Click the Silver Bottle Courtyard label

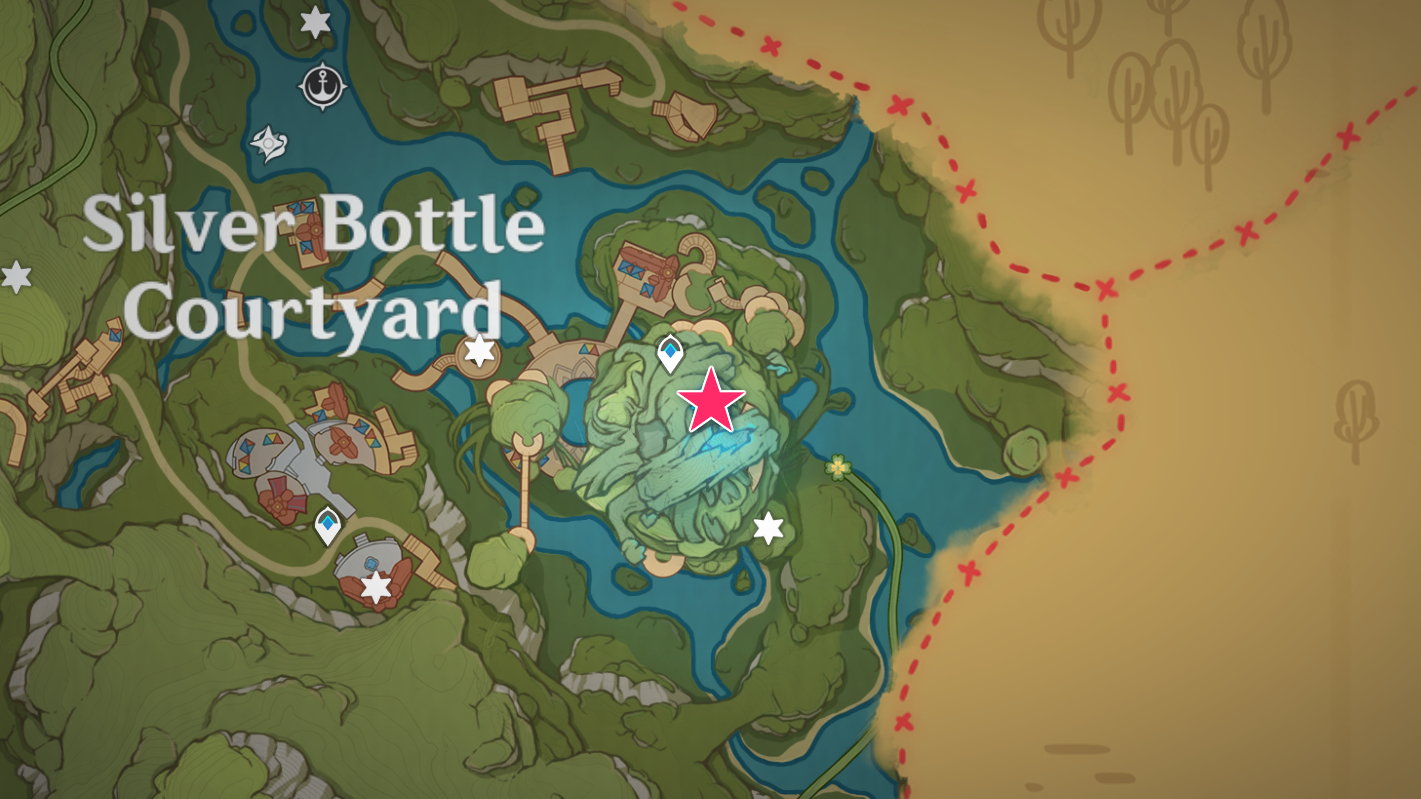click(317, 264)
